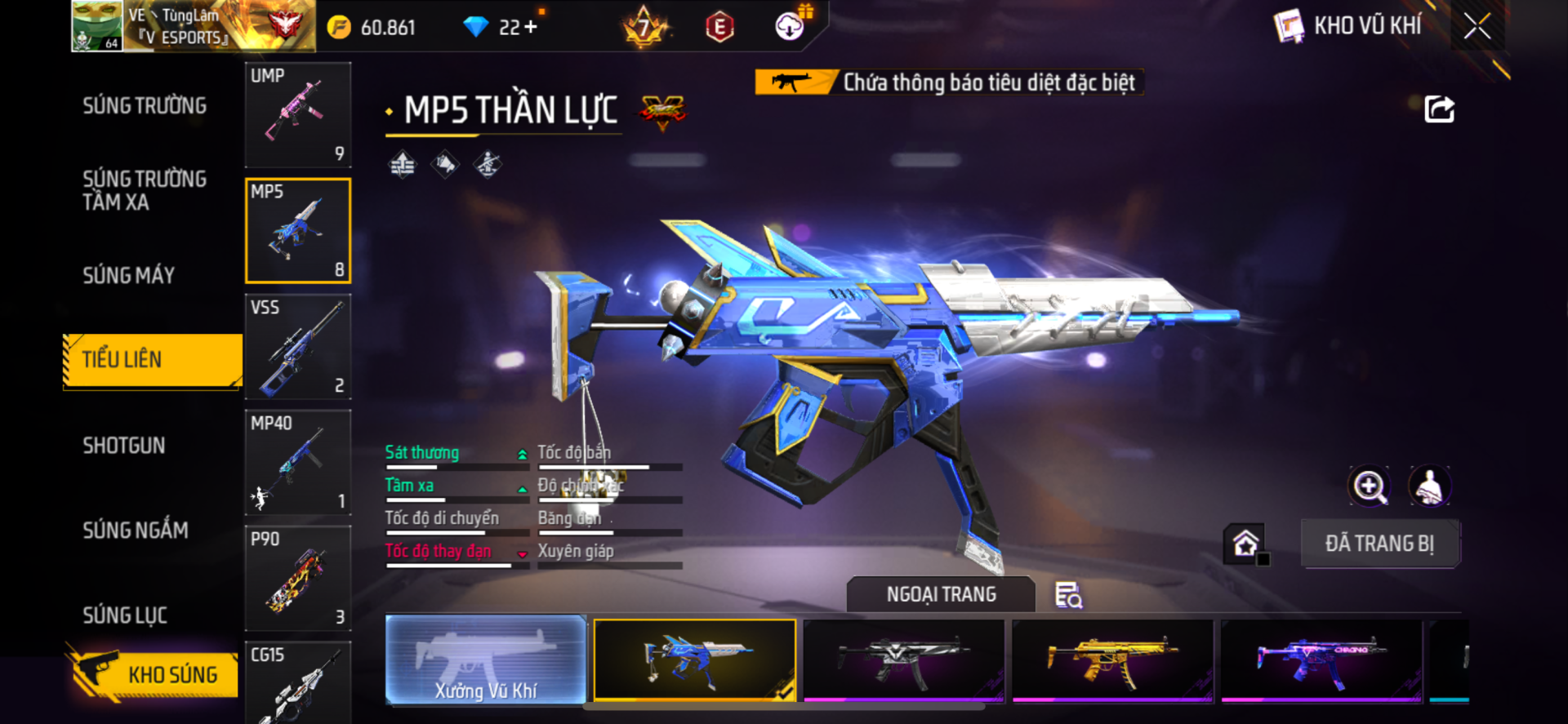Pick the VSS weapon tile
This screenshot has width=1568, height=724.
[x=298, y=347]
